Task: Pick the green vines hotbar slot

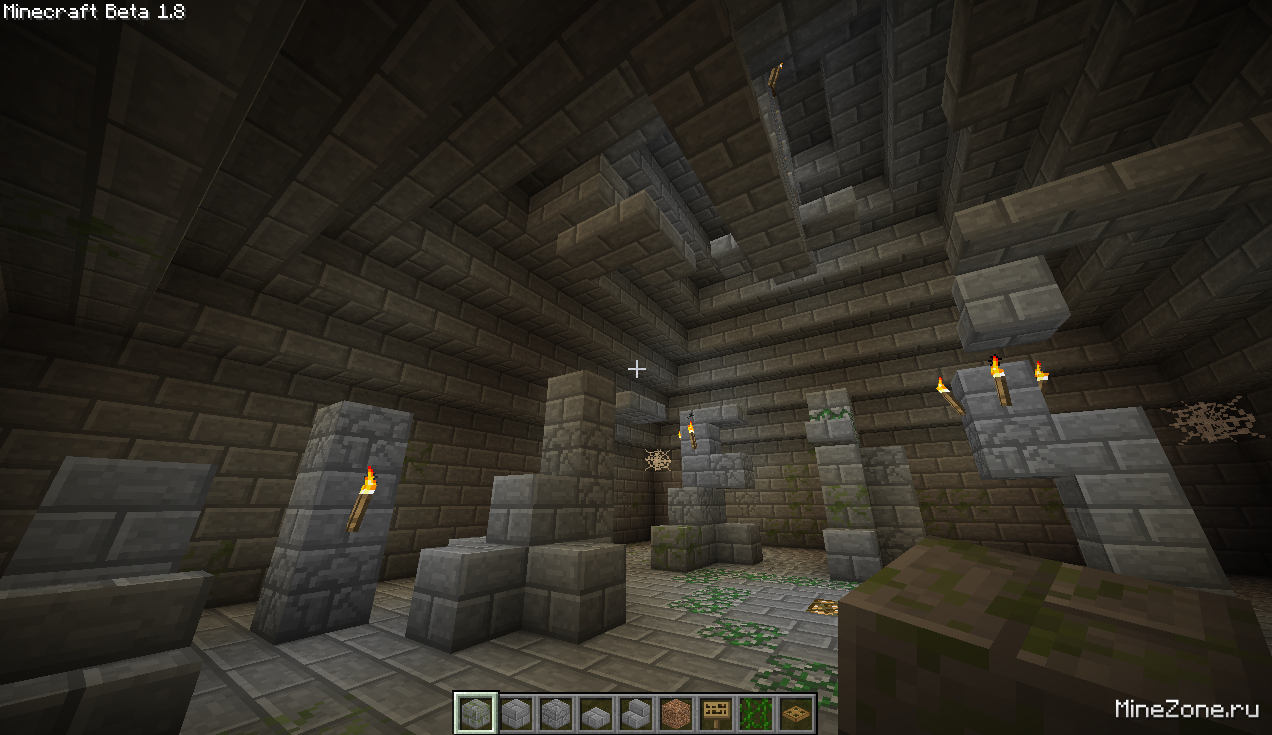Action: coord(756,713)
